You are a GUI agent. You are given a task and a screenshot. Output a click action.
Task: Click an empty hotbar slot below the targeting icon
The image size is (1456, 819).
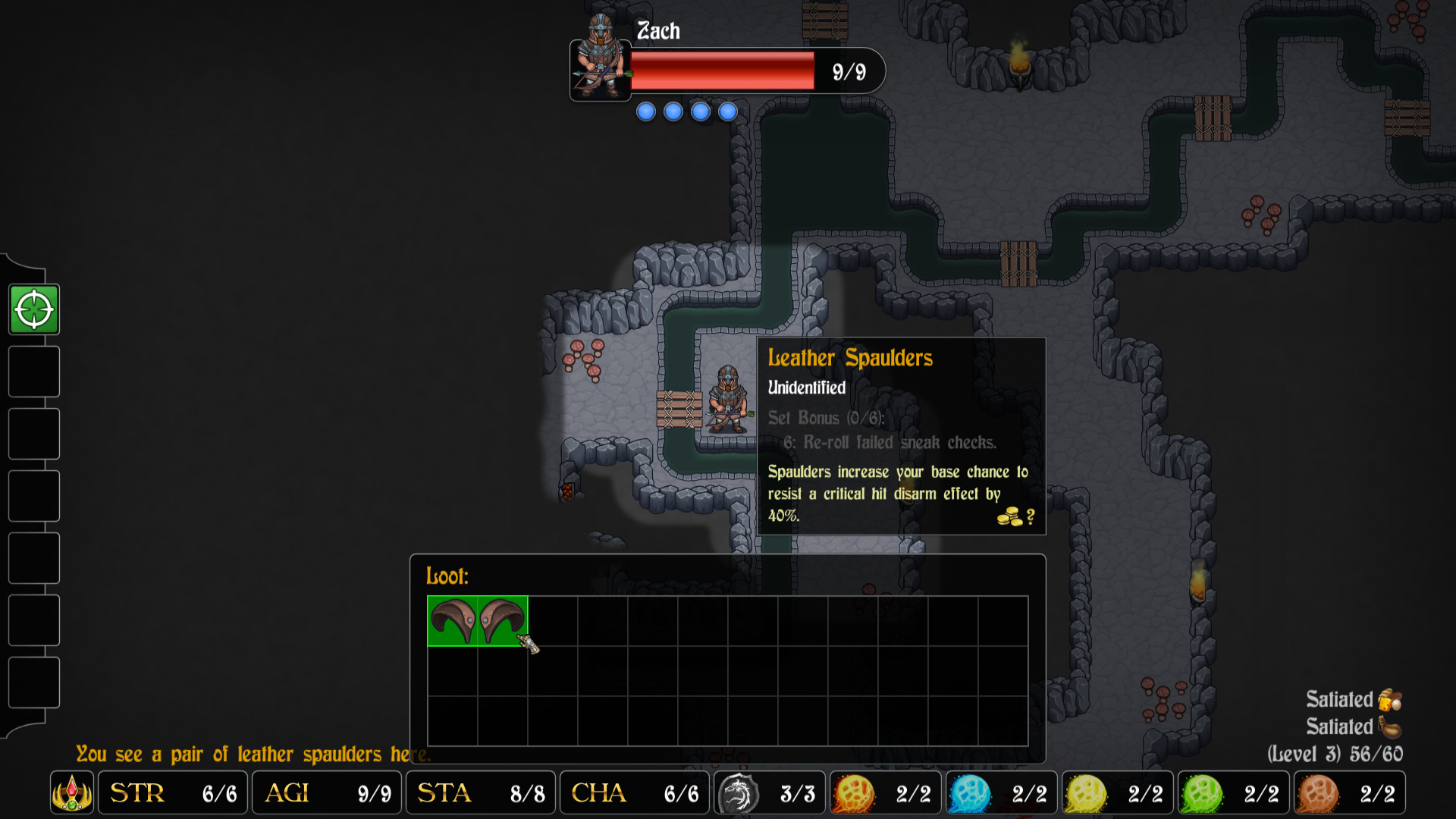point(33,372)
